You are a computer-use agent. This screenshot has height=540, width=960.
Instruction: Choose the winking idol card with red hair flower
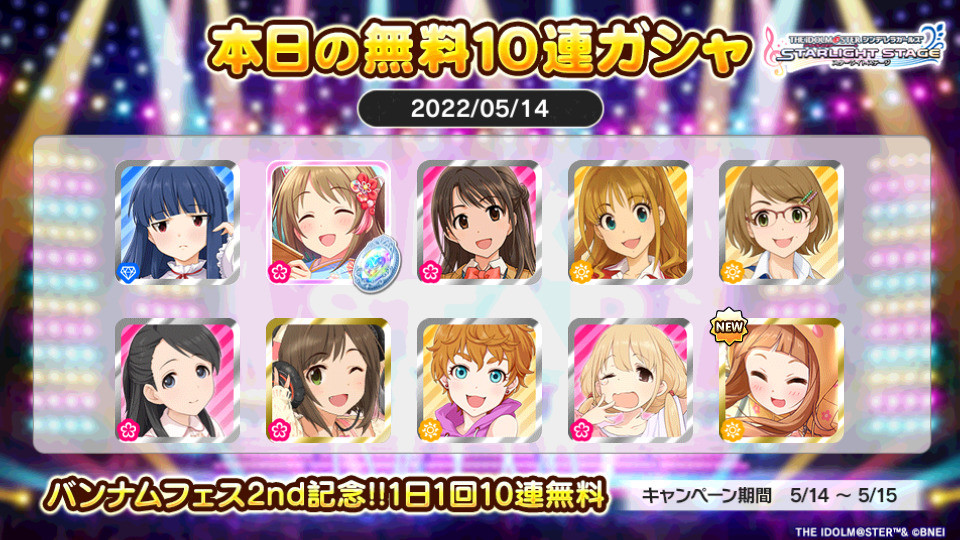[x=328, y=221]
